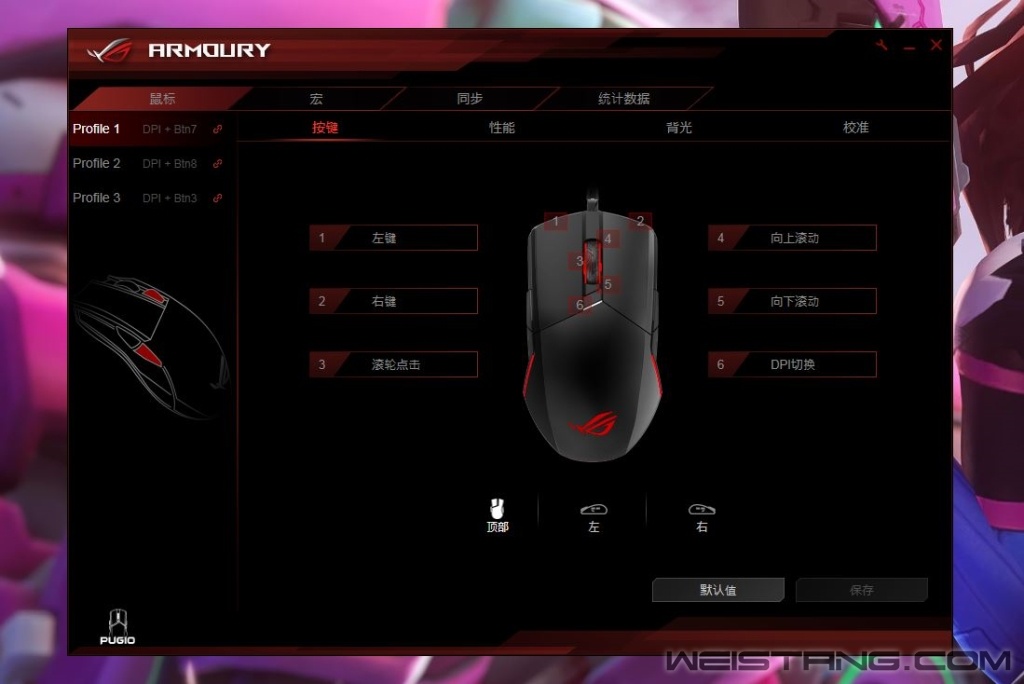This screenshot has height=684, width=1024.
Task: Open the button 1 左键 assignment
Action: [x=393, y=238]
